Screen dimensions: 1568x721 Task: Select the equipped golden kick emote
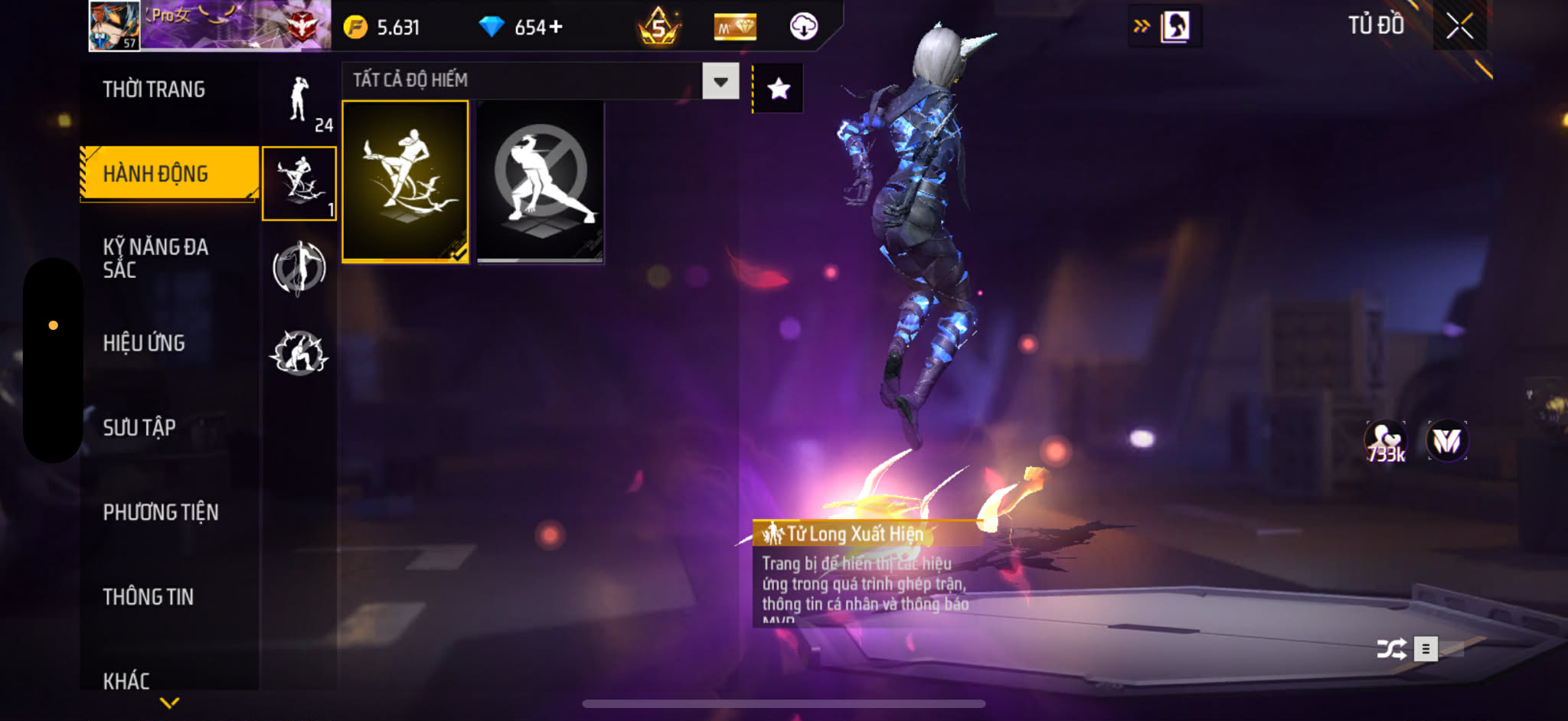click(x=405, y=181)
